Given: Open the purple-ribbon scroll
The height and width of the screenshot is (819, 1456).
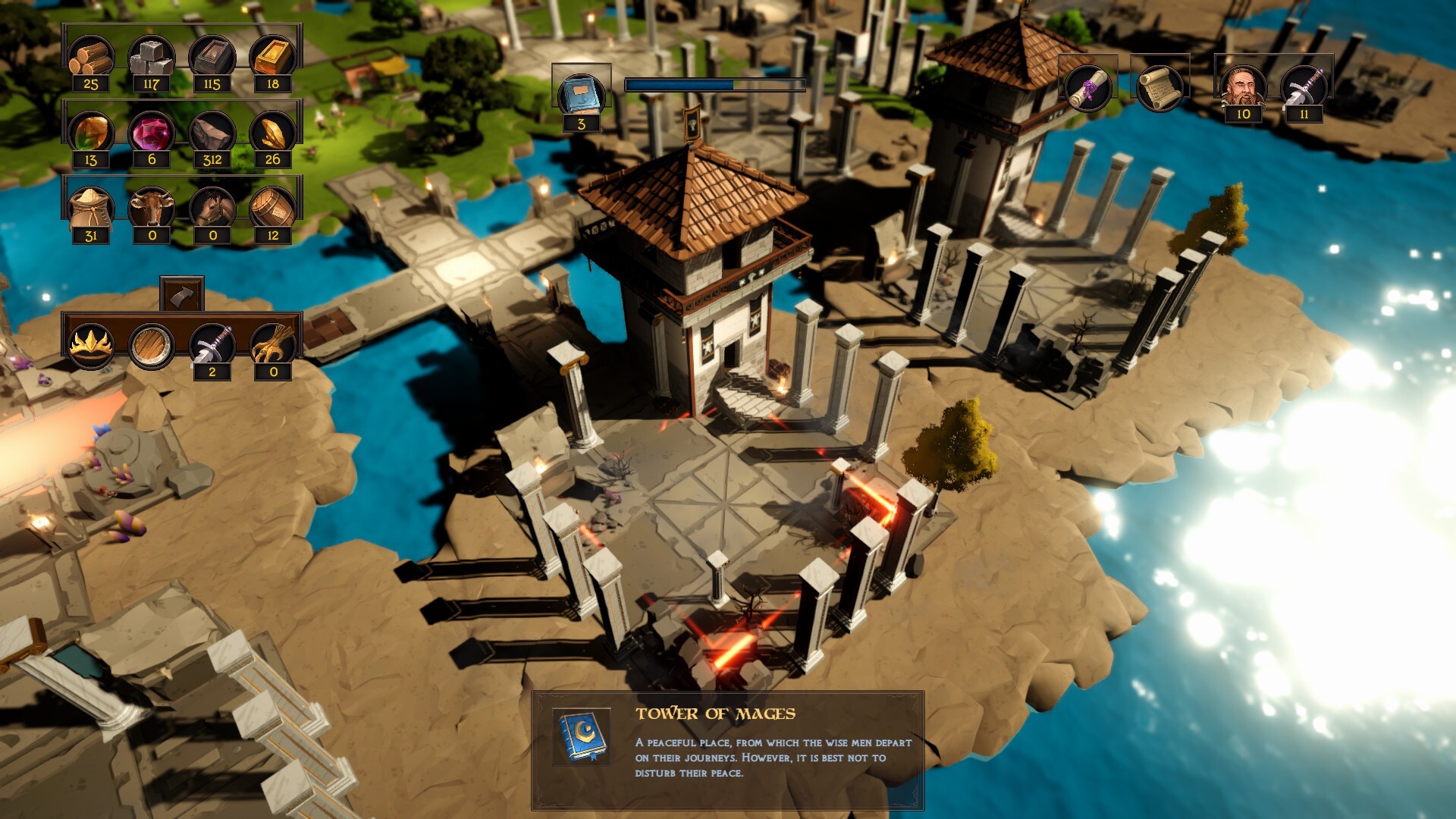Looking at the screenshot, I should click(x=1087, y=88).
